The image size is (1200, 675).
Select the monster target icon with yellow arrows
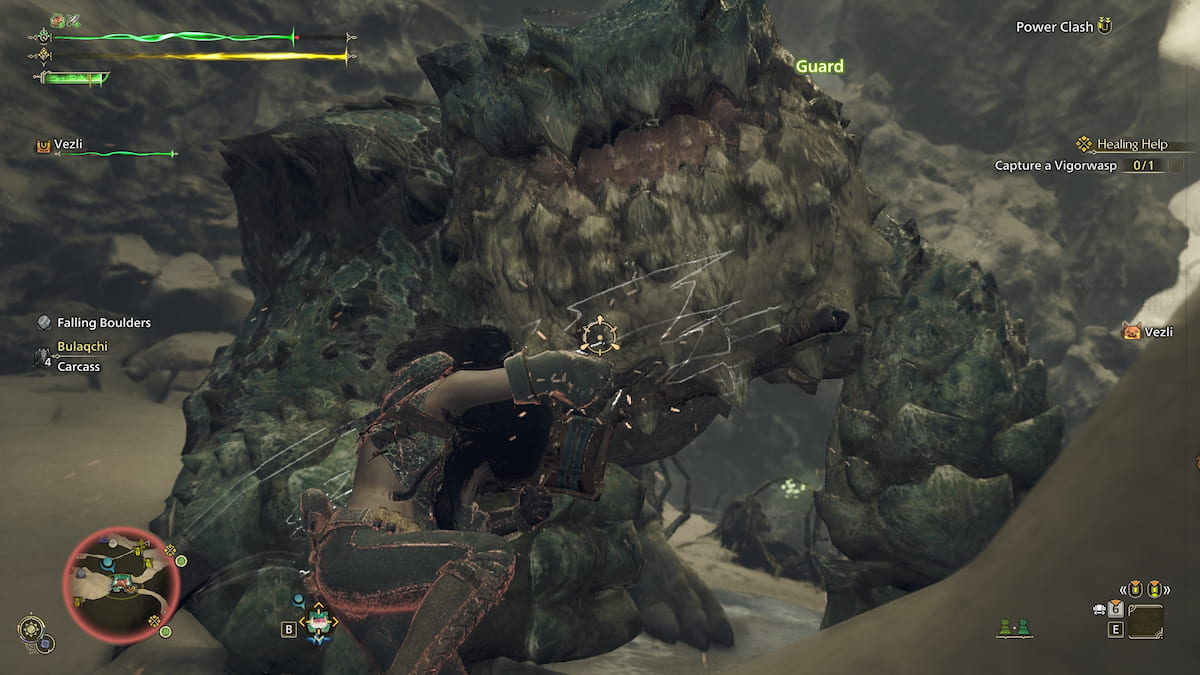point(318,623)
